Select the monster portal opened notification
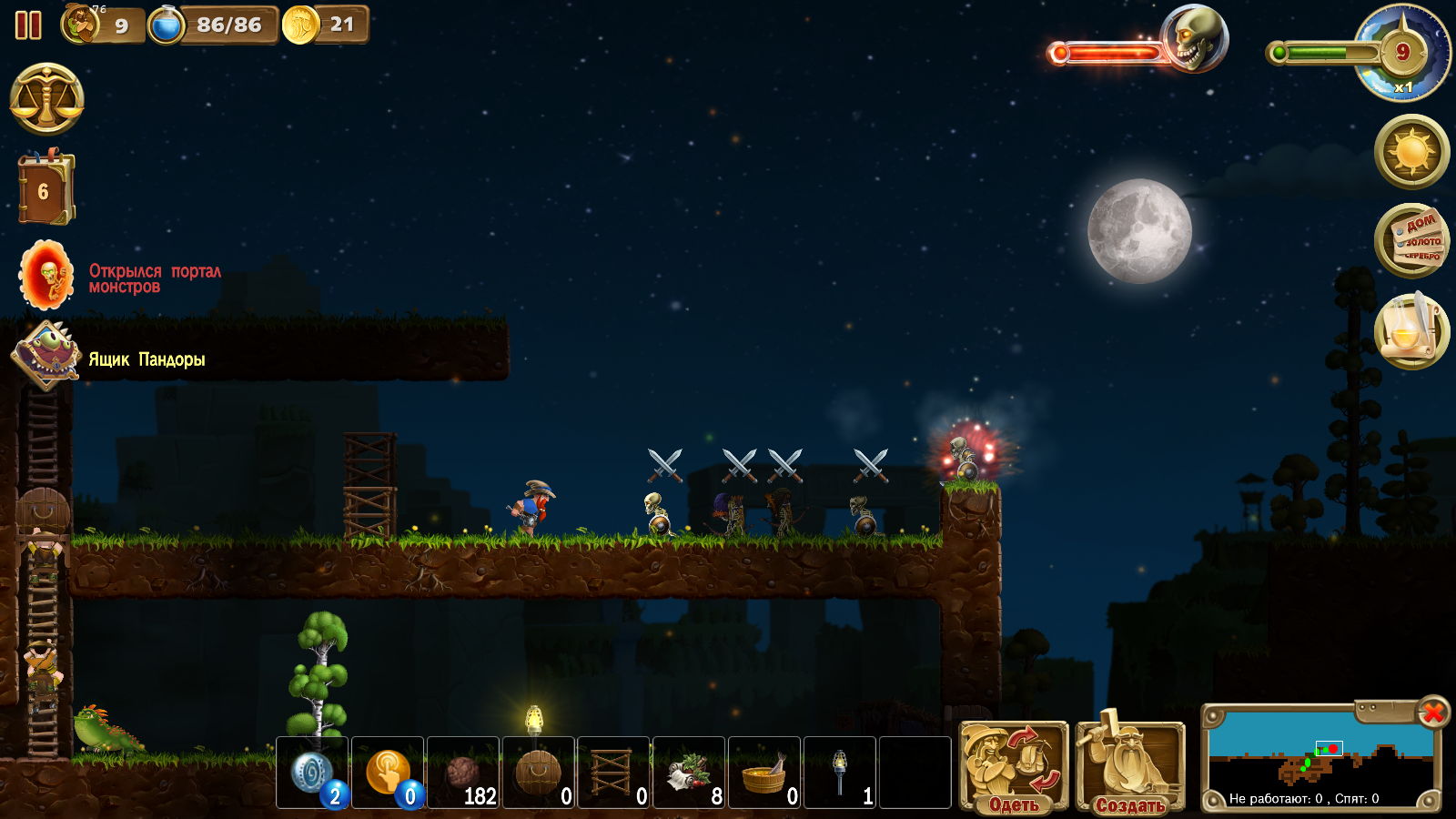 pos(47,276)
